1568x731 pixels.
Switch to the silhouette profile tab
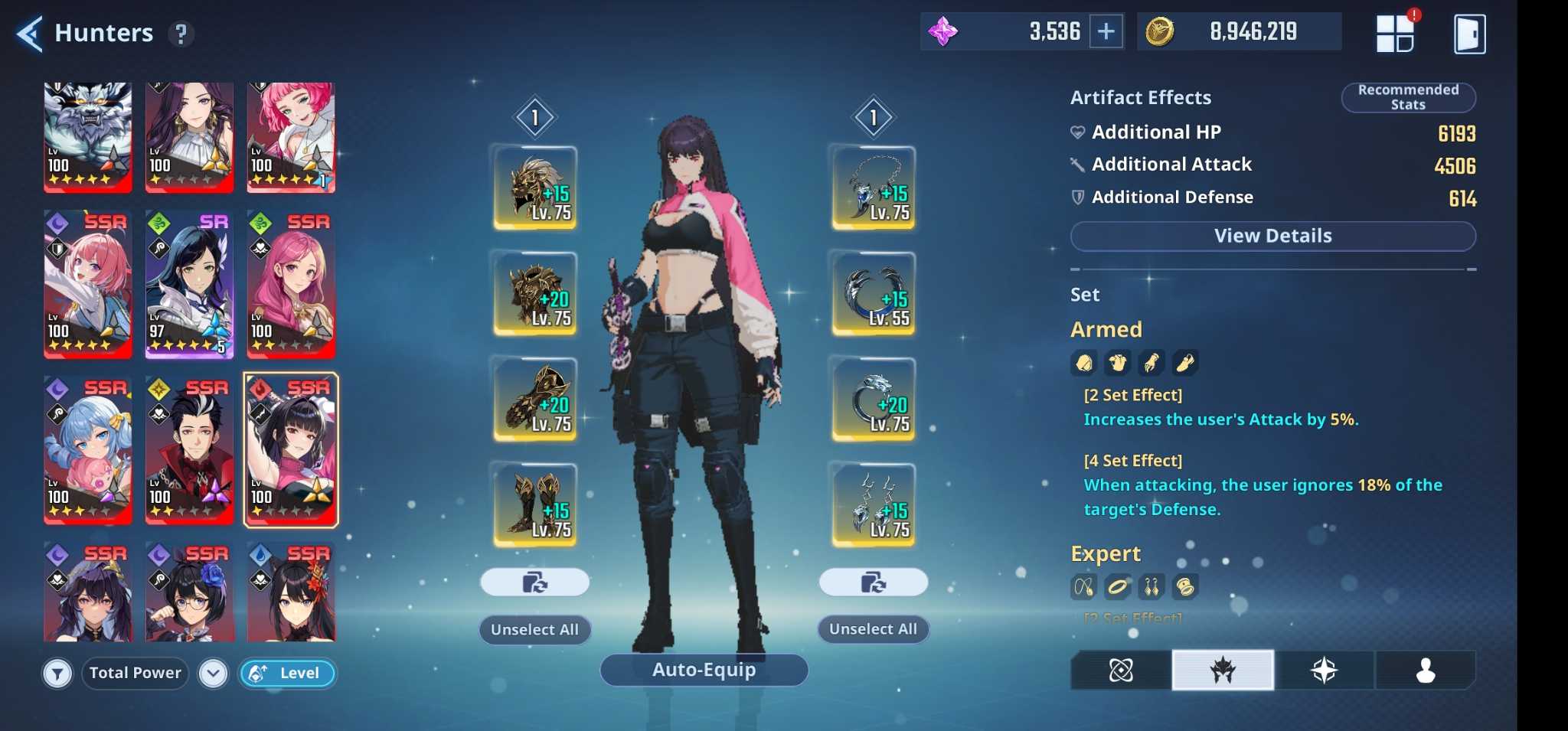pyautogui.click(x=1425, y=671)
